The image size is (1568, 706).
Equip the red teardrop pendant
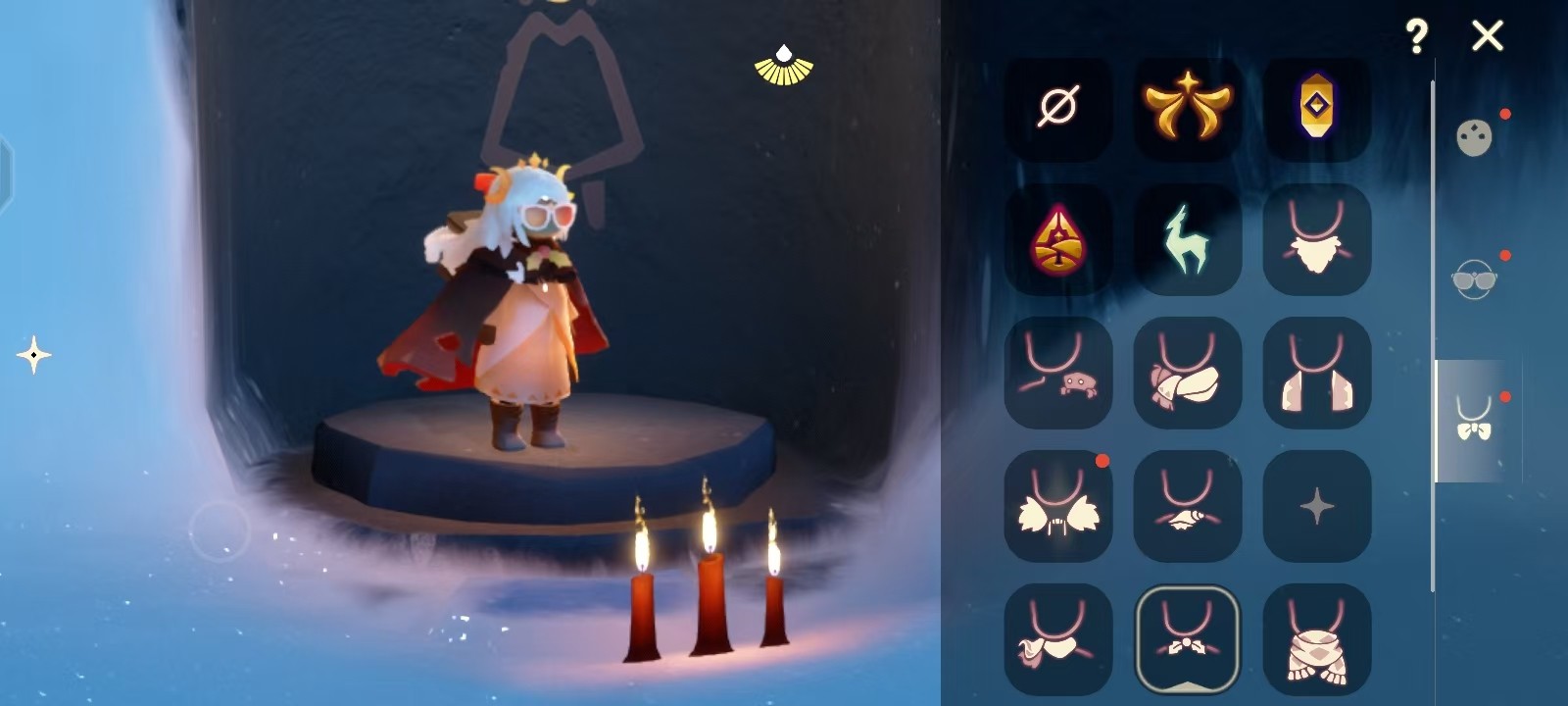[x=1058, y=240]
